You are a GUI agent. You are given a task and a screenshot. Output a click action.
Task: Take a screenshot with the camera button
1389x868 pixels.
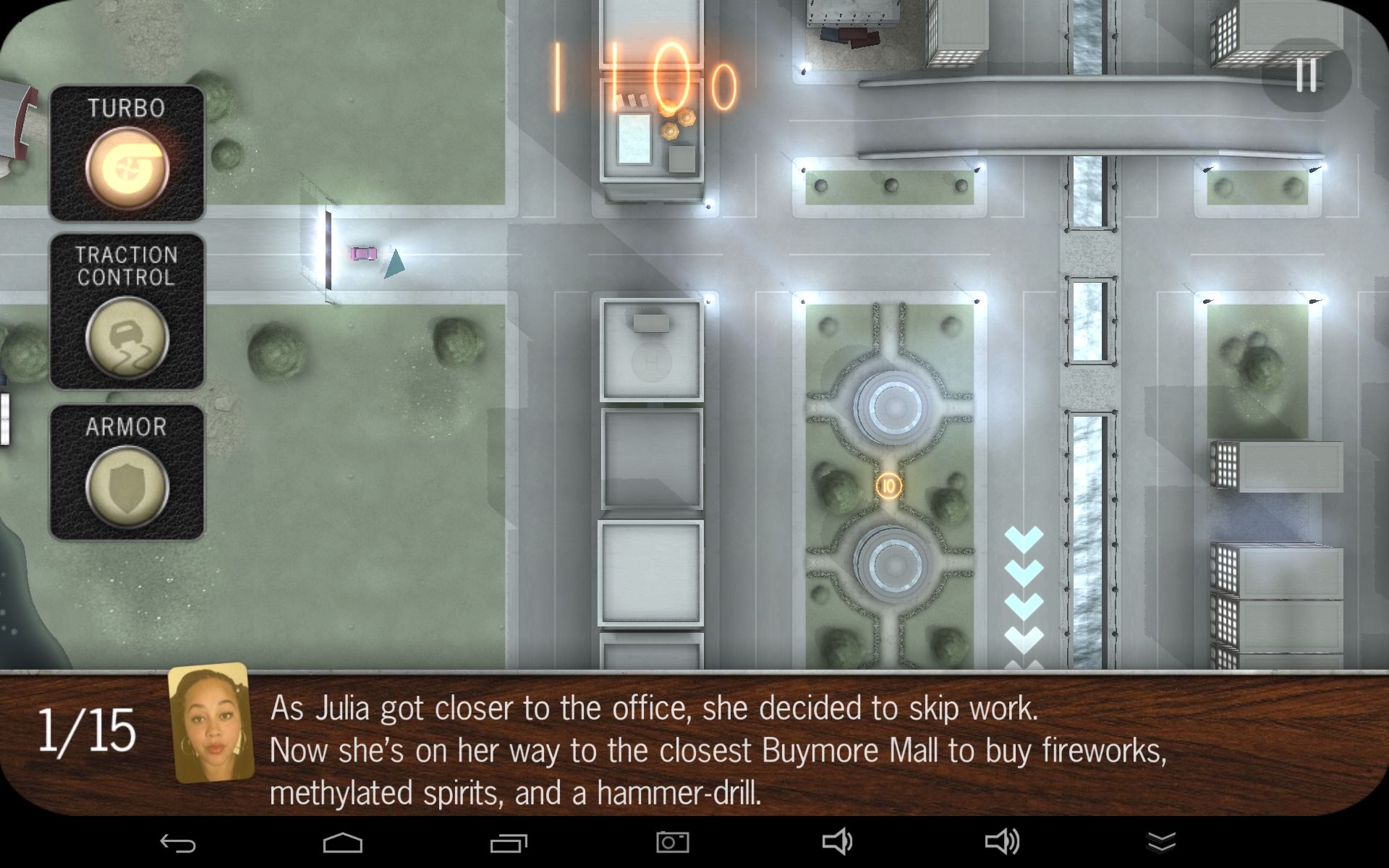(x=672, y=842)
